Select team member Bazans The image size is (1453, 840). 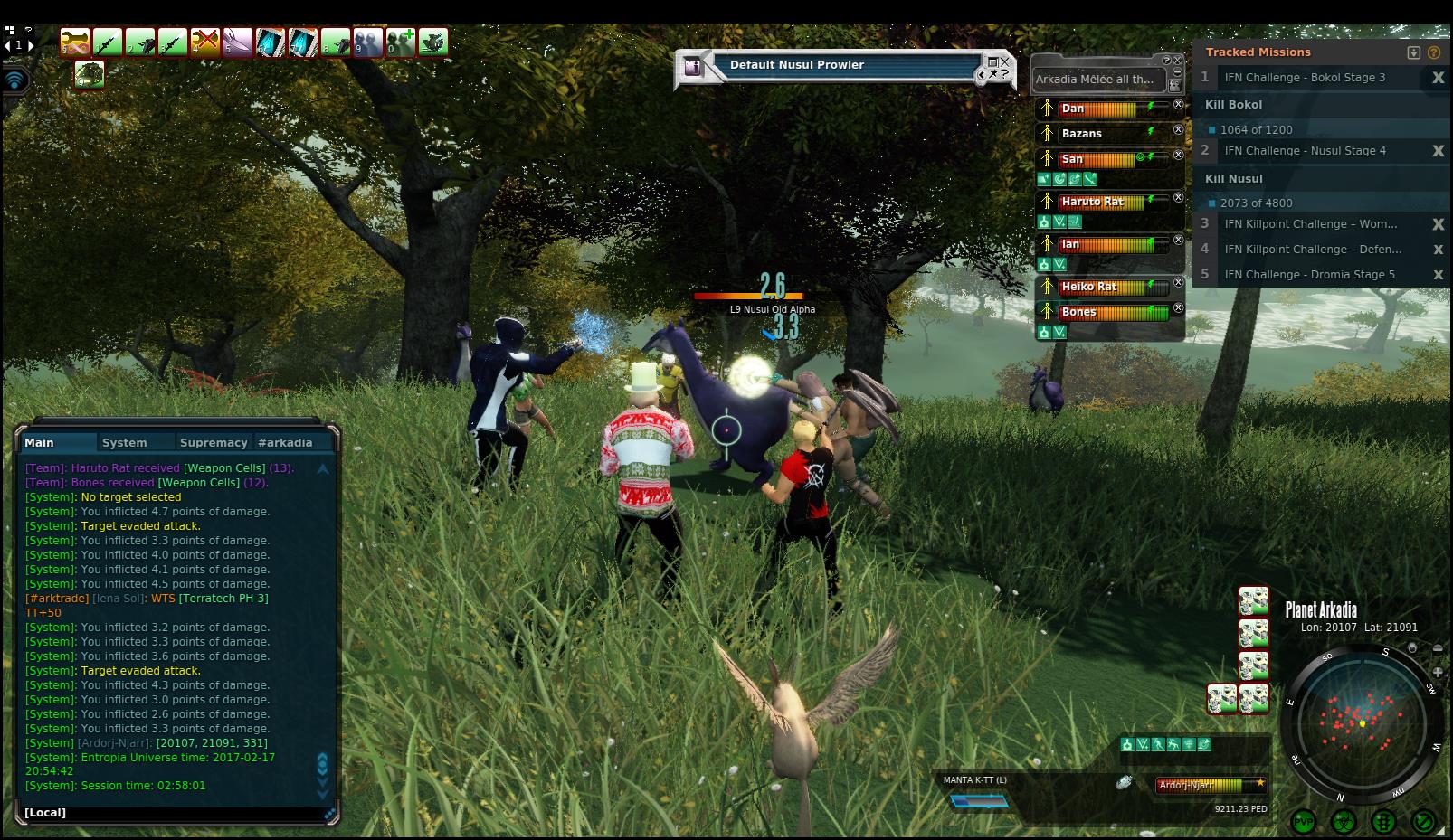click(x=1081, y=134)
